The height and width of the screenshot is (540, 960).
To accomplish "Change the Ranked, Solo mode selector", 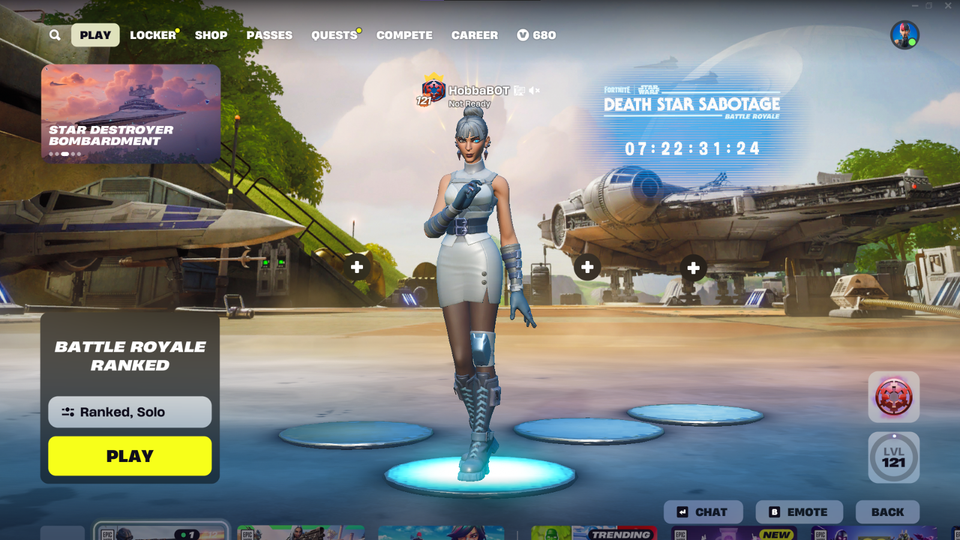I will pos(130,412).
